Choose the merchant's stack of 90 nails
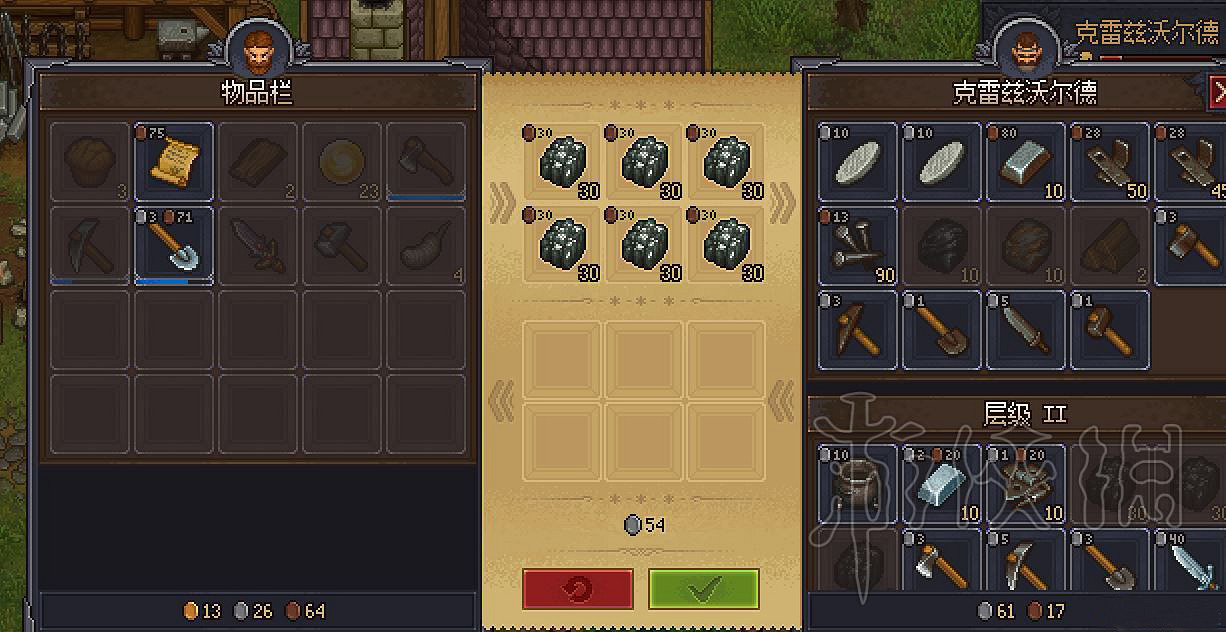The height and width of the screenshot is (632, 1226). pos(858,246)
